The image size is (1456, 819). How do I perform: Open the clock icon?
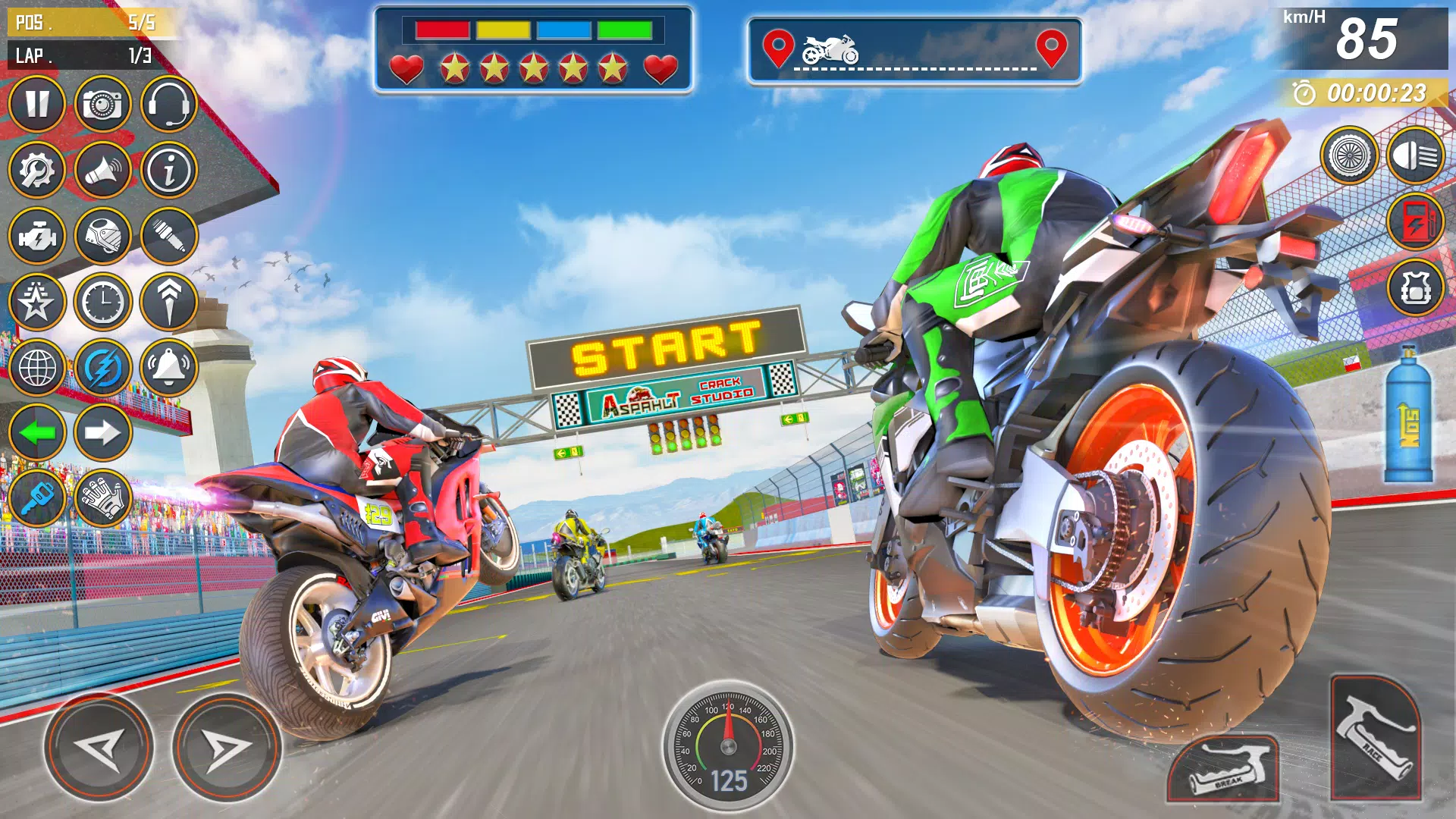(102, 302)
